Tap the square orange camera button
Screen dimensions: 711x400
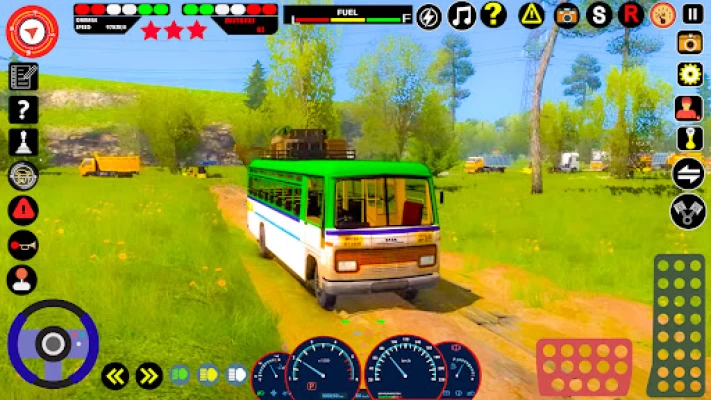pyautogui.click(x=690, y=42)
